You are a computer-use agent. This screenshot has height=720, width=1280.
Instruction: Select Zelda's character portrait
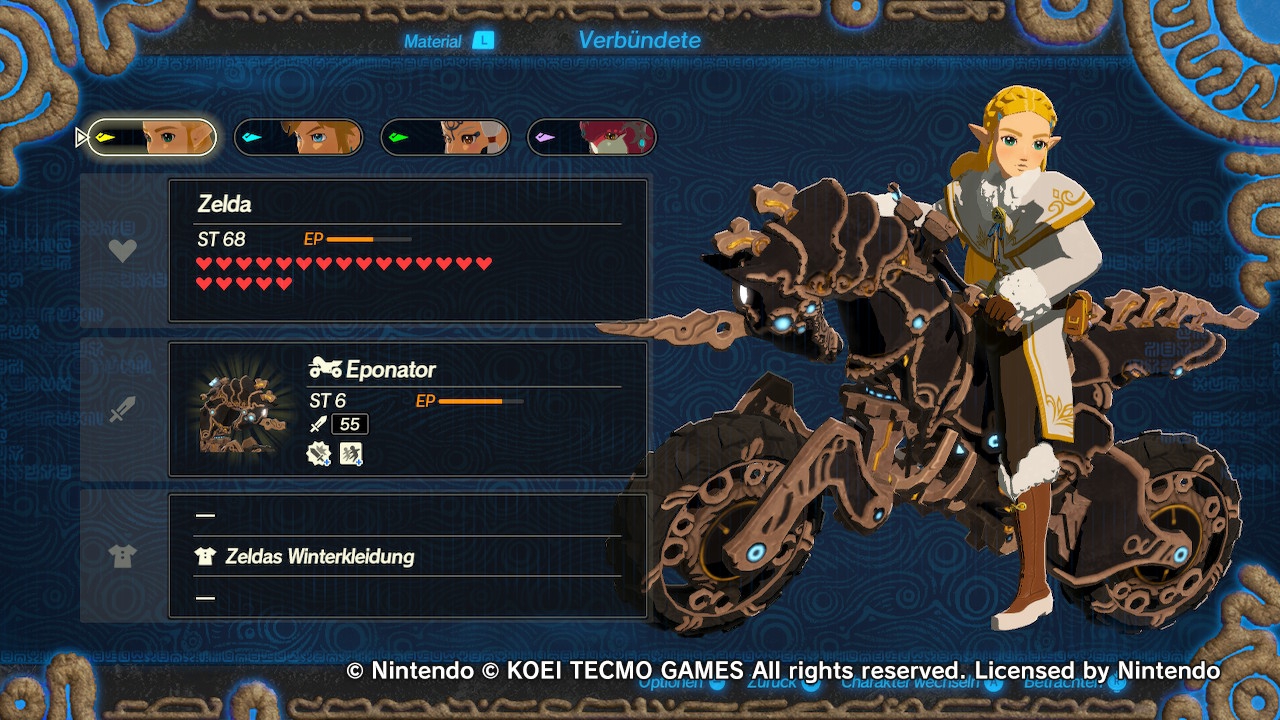point(152,138)
